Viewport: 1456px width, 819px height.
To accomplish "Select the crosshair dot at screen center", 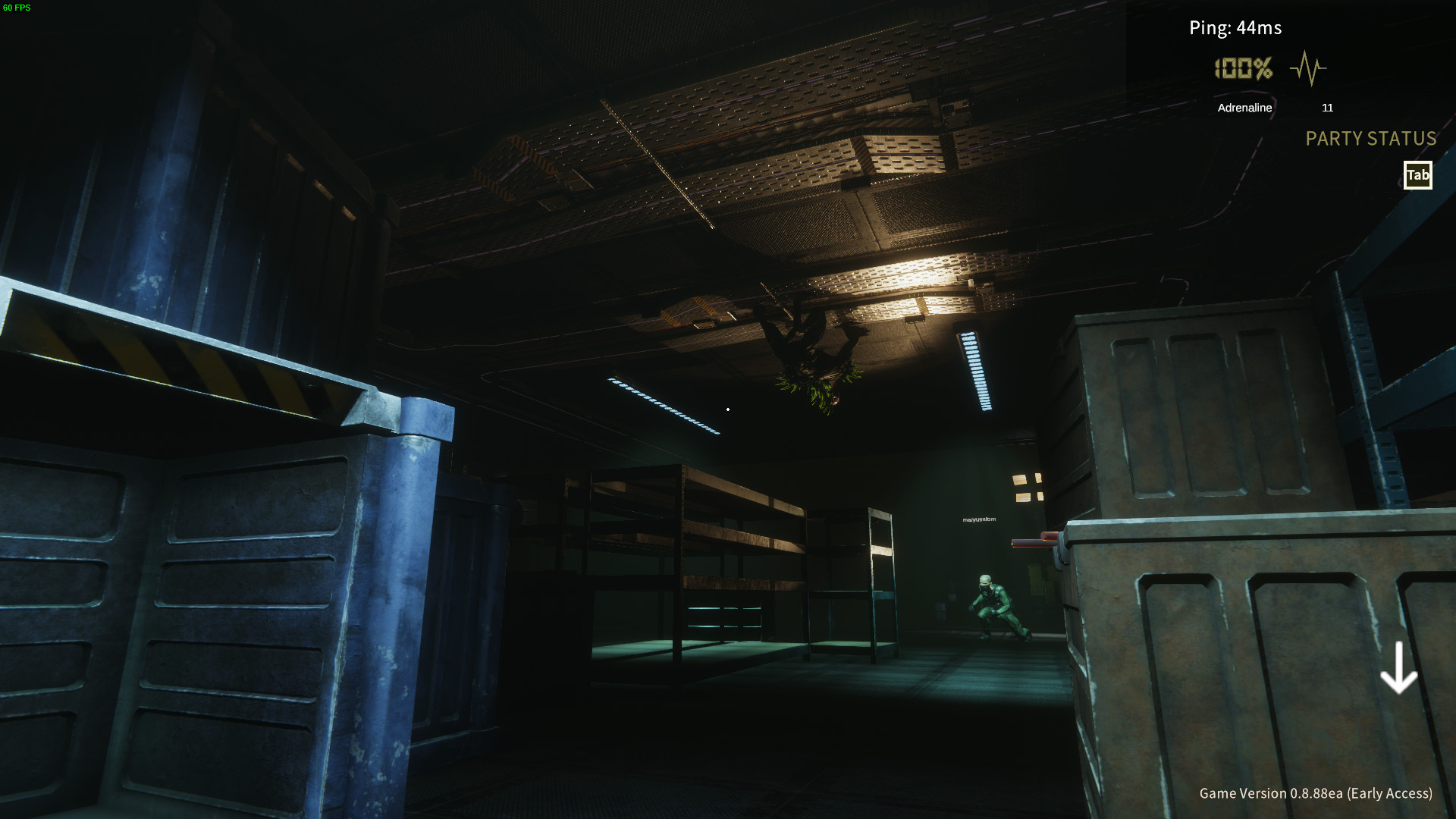I will point(728,409).
